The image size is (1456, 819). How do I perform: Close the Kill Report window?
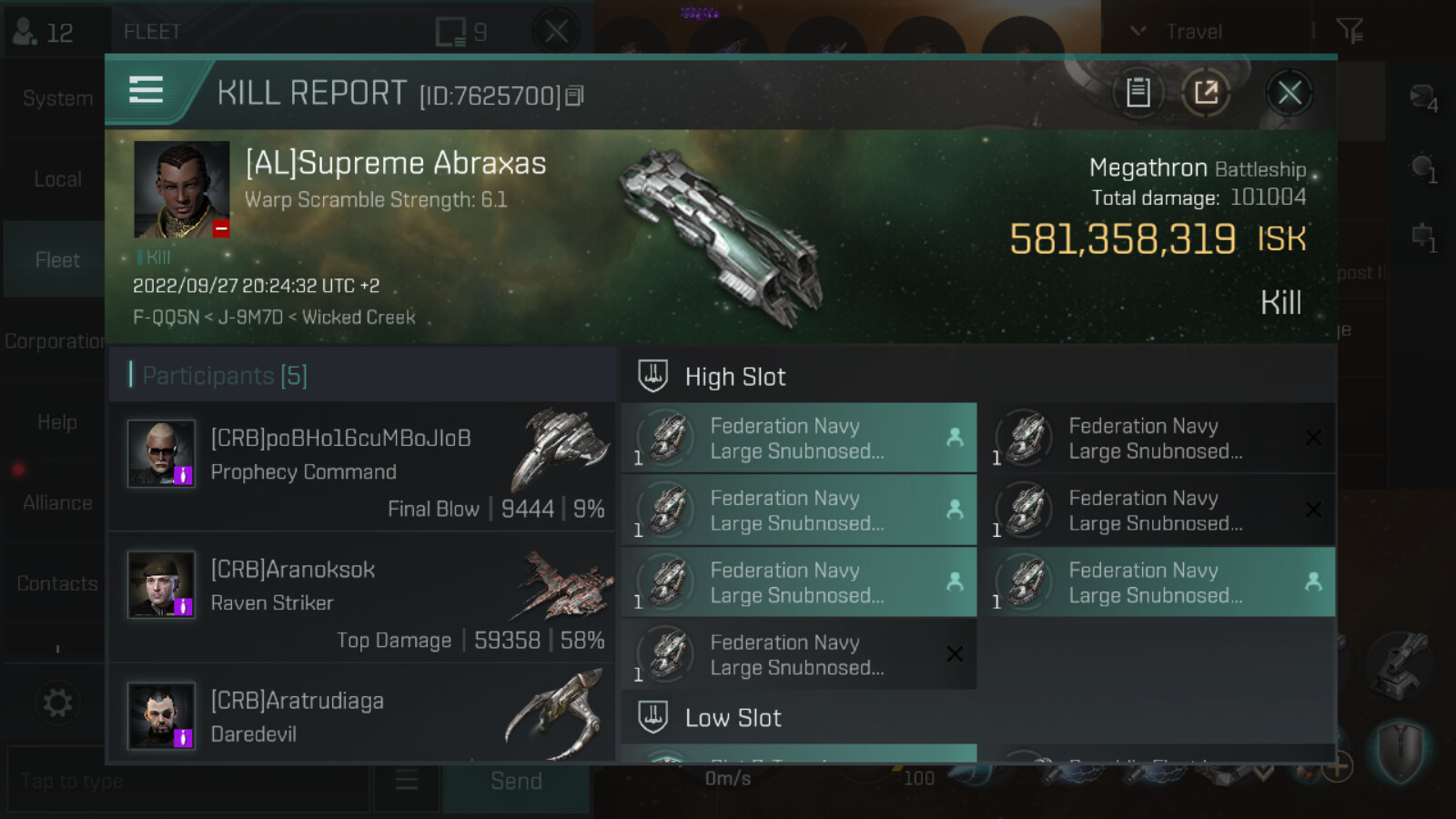click(x=1289, y=93)
